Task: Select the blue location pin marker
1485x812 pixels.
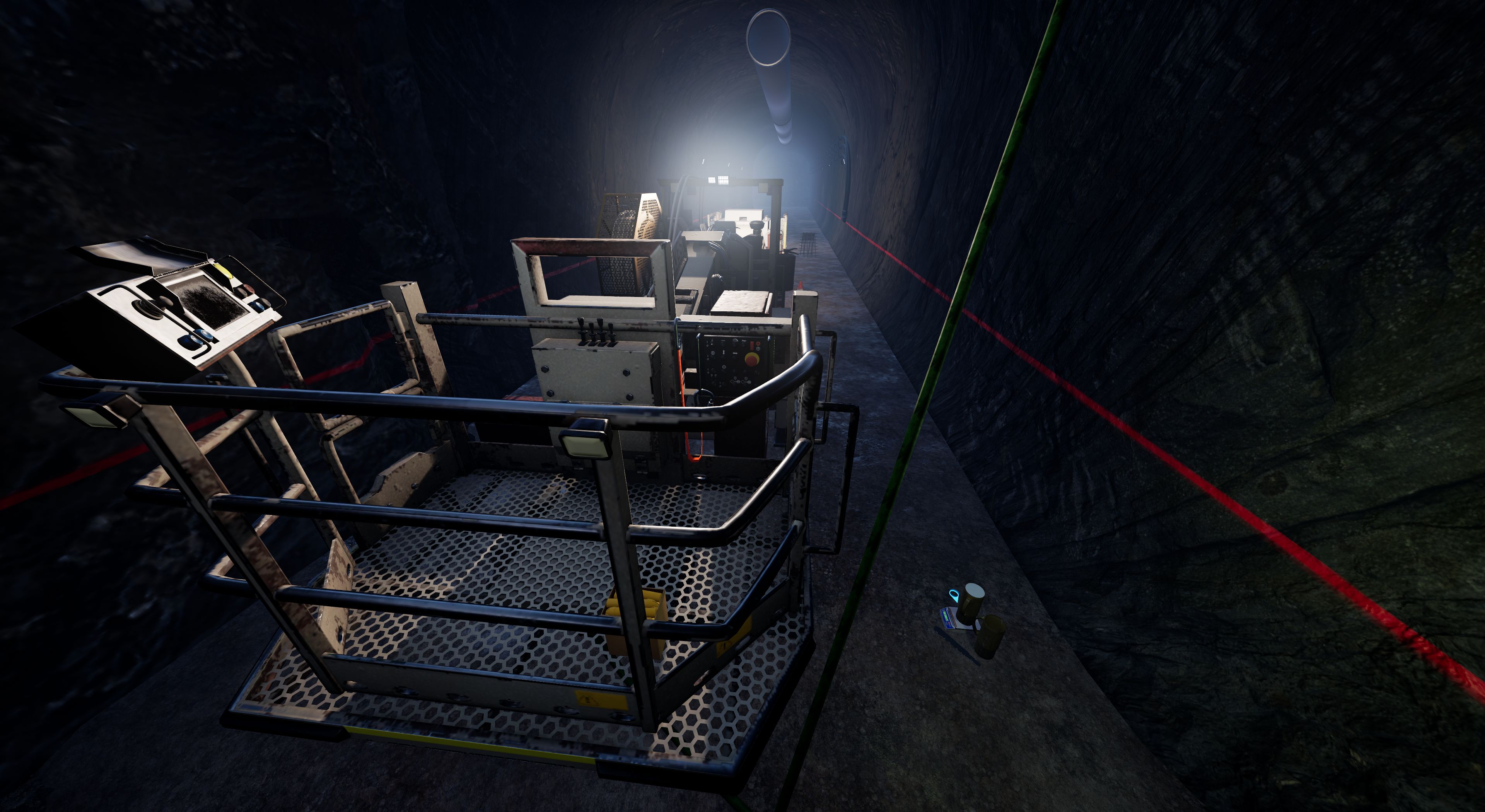Action: pos(954,595)
